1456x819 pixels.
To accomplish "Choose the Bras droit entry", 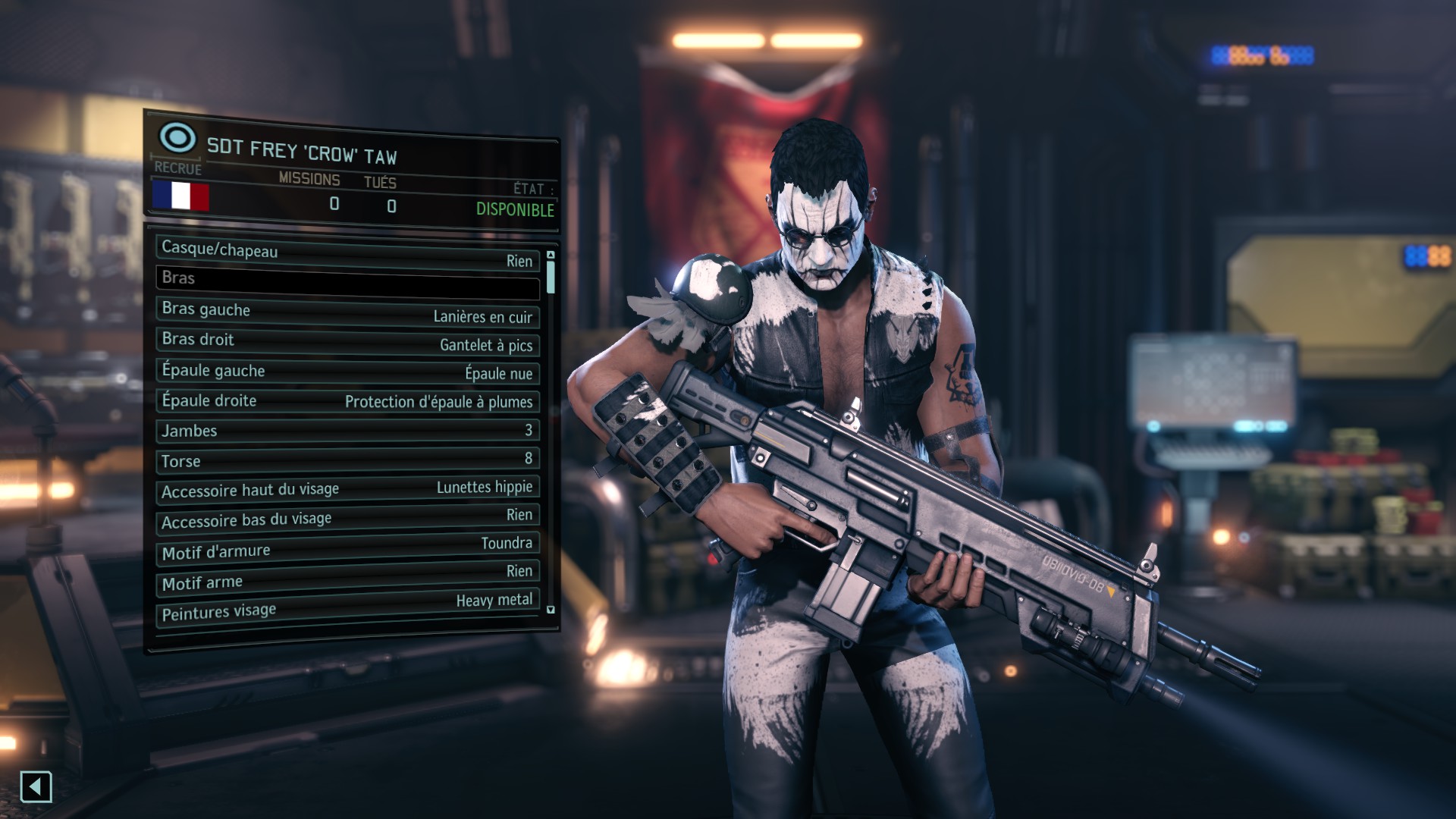I will (347, 341).
